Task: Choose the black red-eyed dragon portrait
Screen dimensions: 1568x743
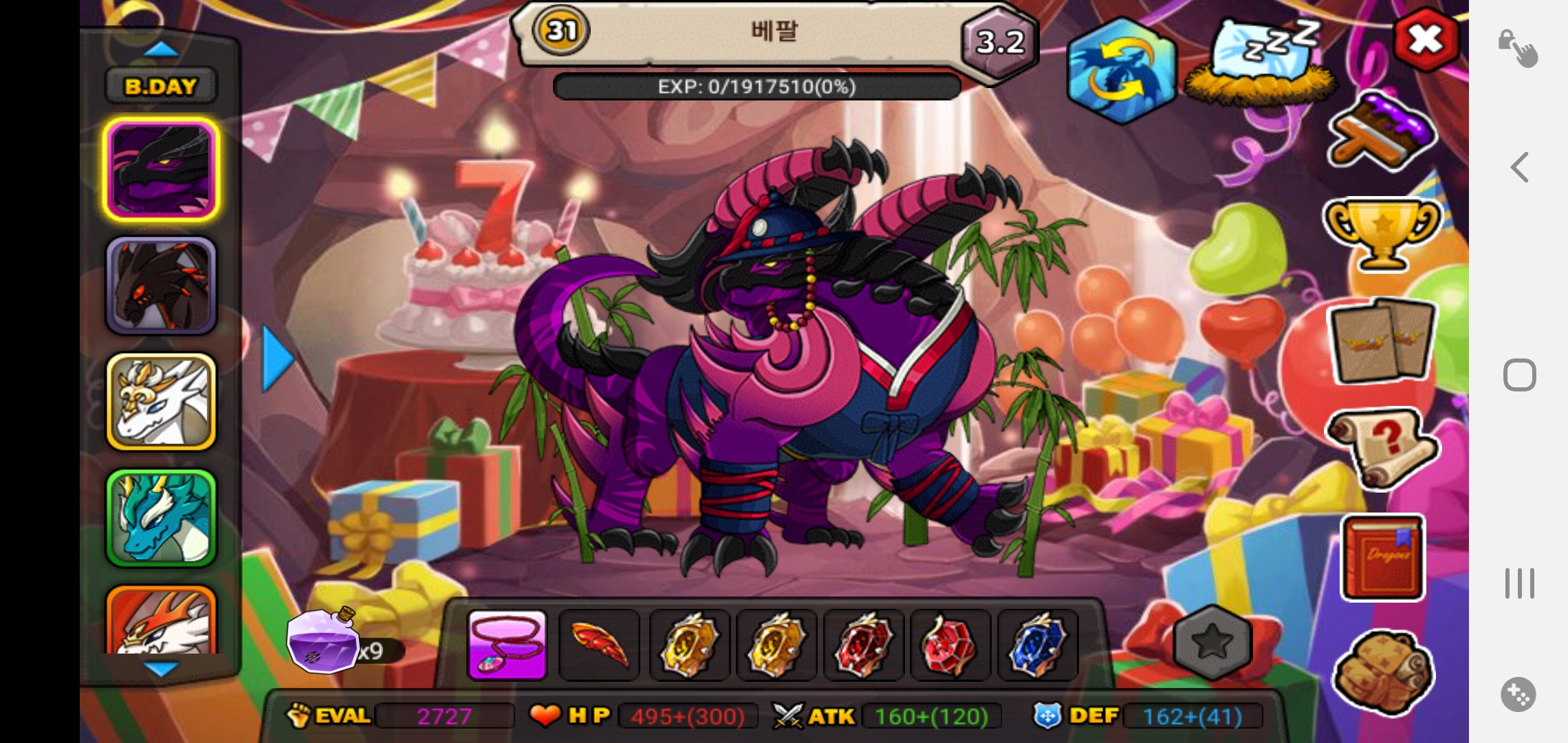Action: click(161, 286)
